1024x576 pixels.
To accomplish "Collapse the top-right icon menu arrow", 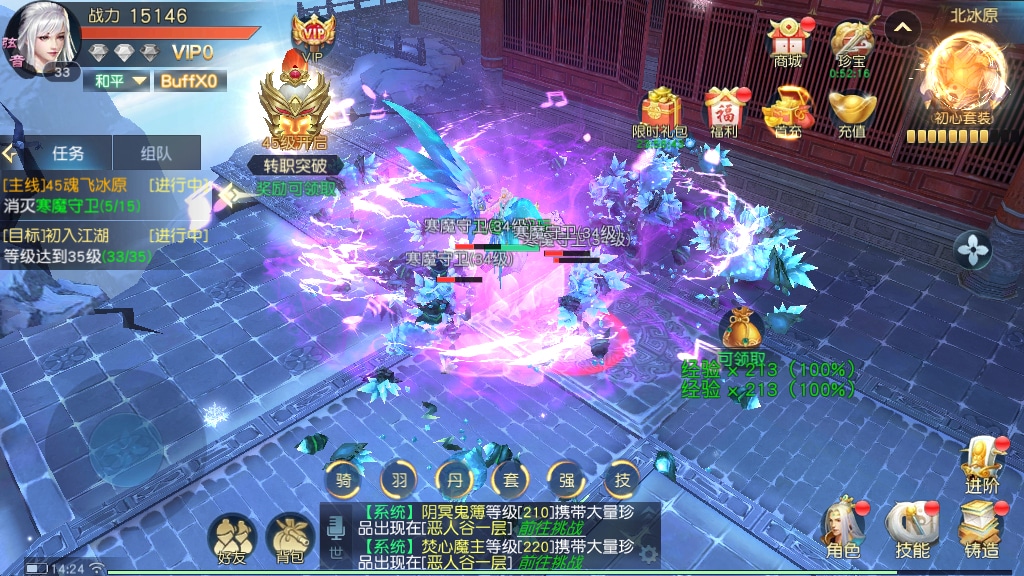I will 903,28.
